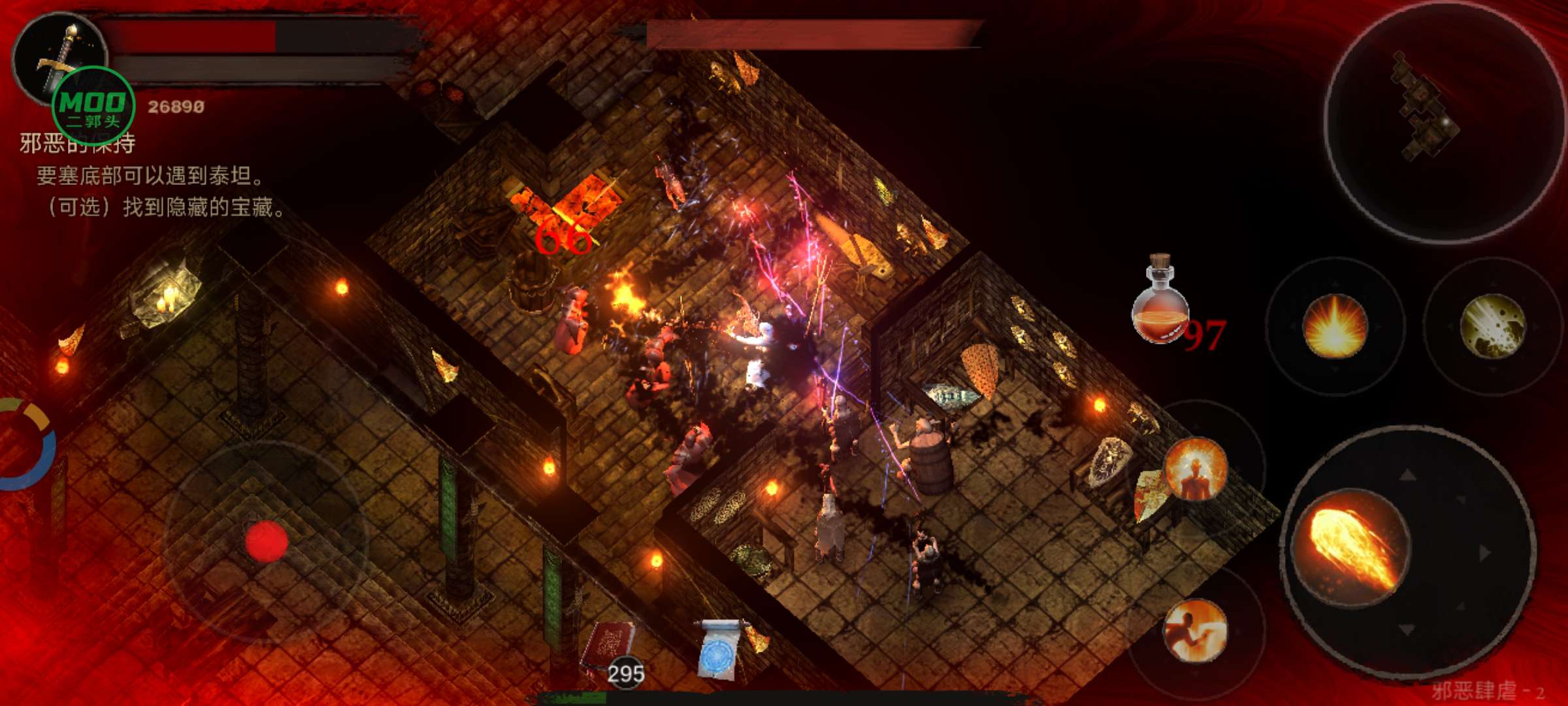Click the MOO channel watermark logo

(x=93, y=106)
